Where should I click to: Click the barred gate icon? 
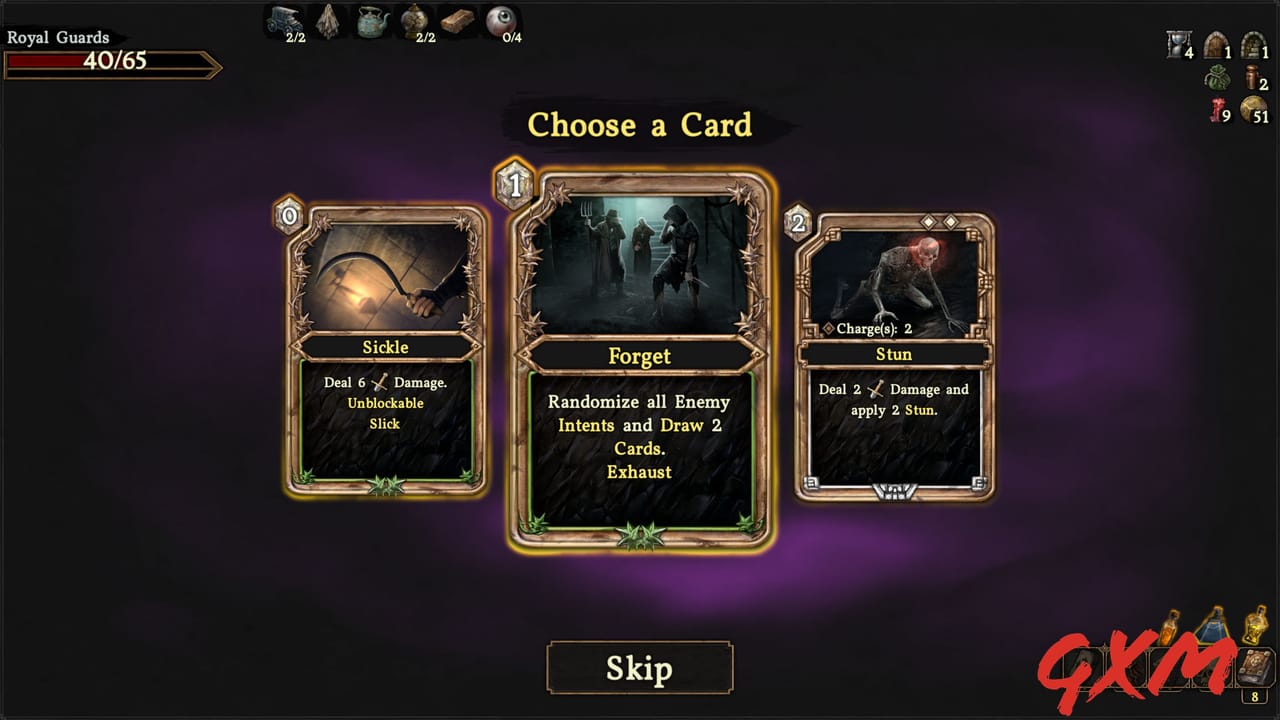tap(1252, 45)
